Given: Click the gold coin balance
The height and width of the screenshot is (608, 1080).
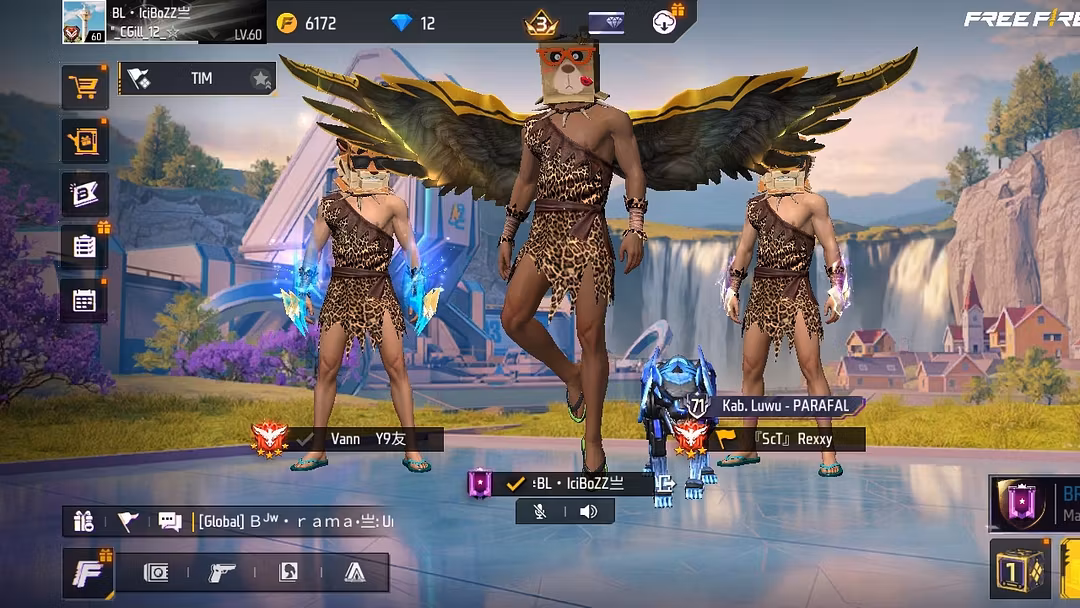Looking at the screenshot, I should tap(308, 23).
